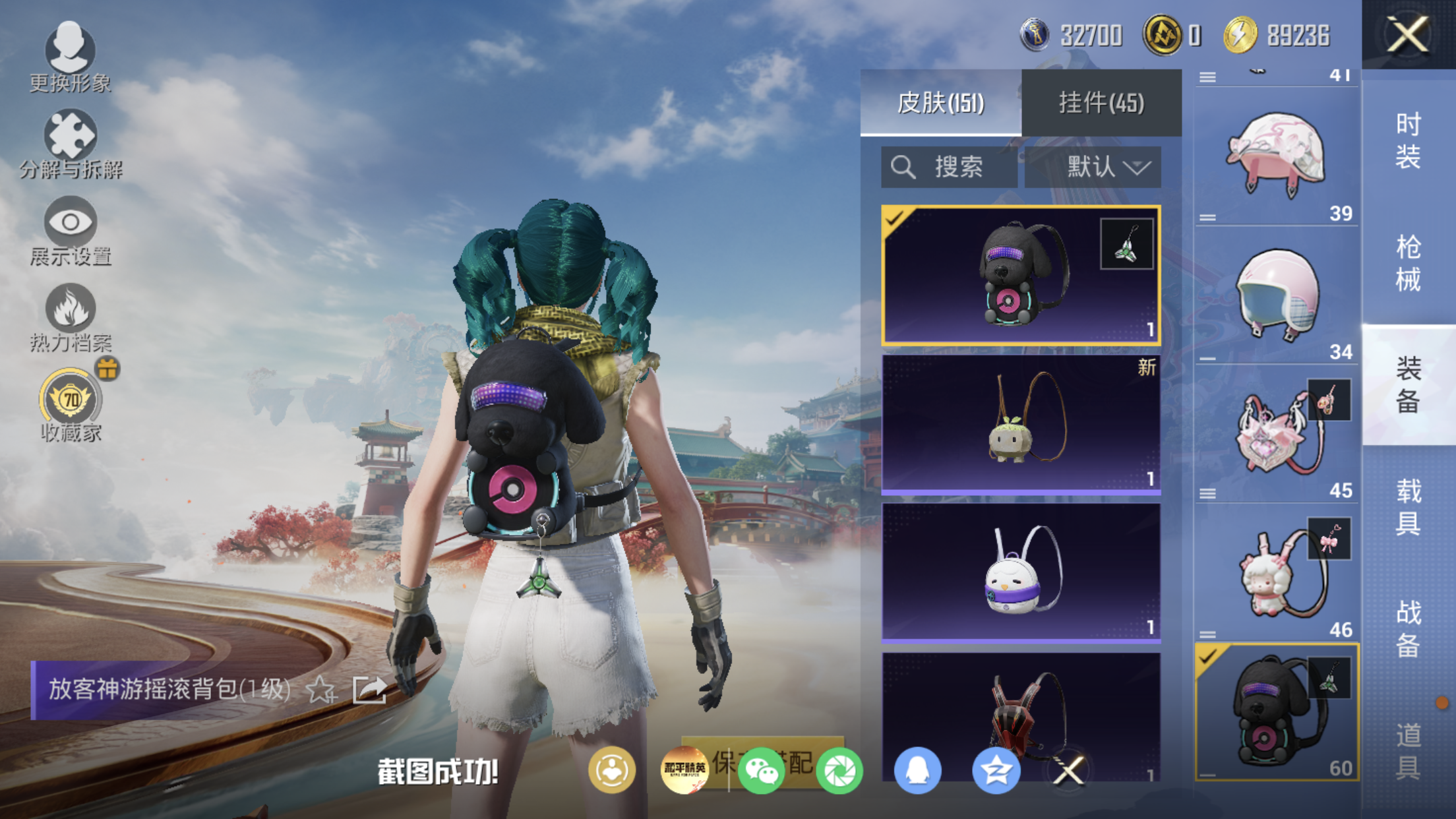
Task: Close the wardrobe with the top X
Action: point(1407,34)
